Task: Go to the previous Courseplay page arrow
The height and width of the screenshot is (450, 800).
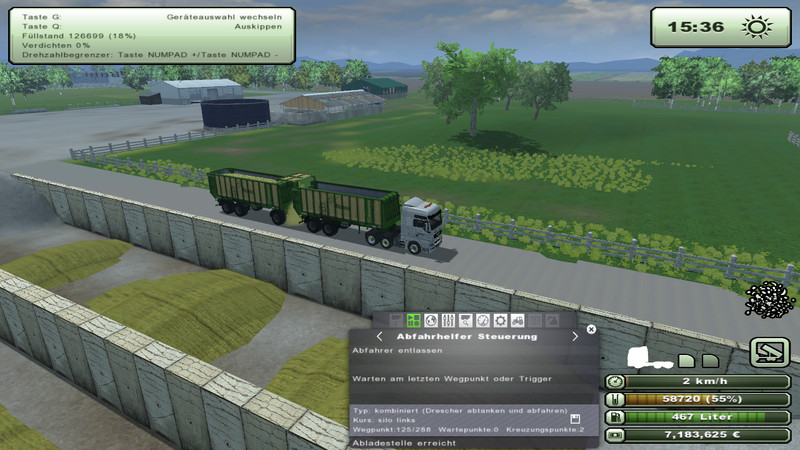Action: coord(379,337)
